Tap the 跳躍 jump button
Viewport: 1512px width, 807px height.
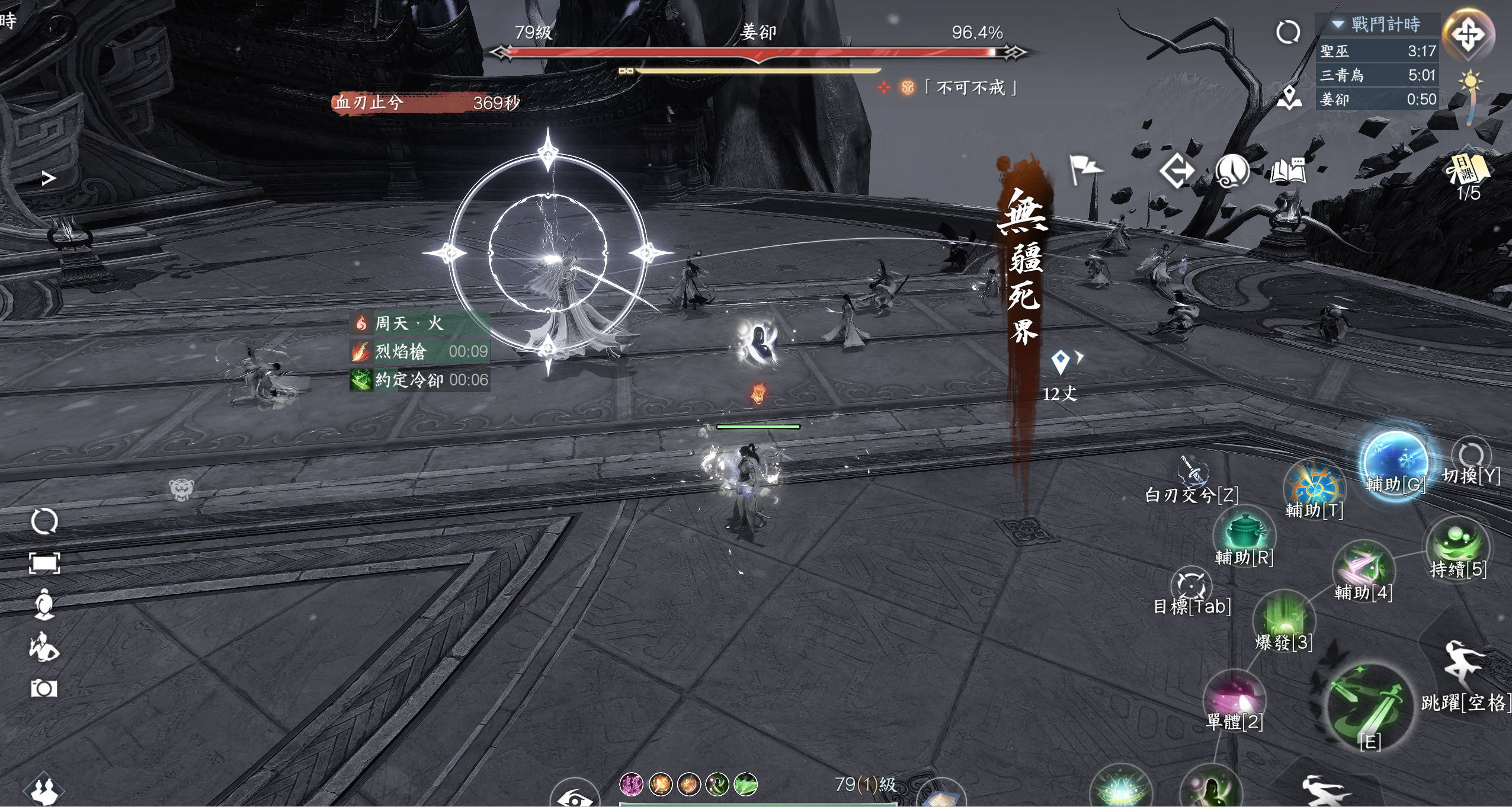(x=1464, y=665)
